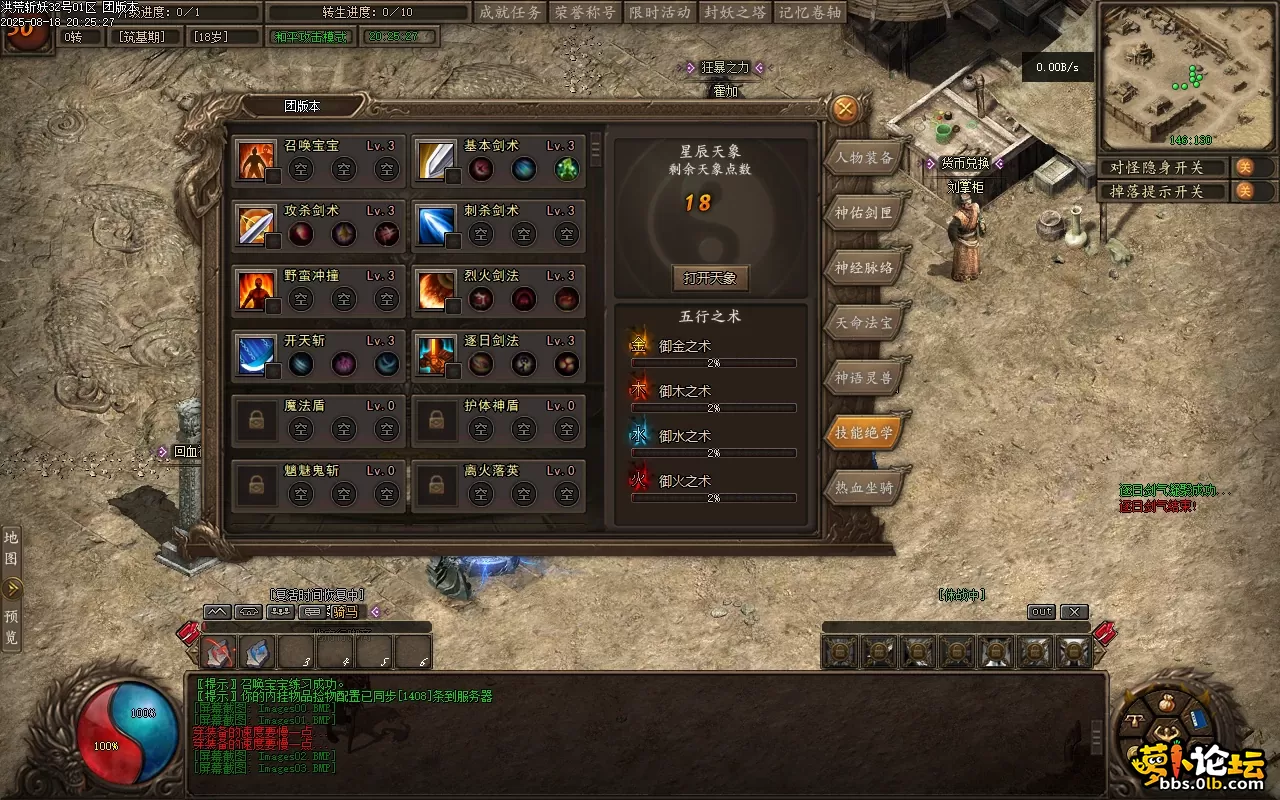Click the minimap

[x=1186, y=77]
